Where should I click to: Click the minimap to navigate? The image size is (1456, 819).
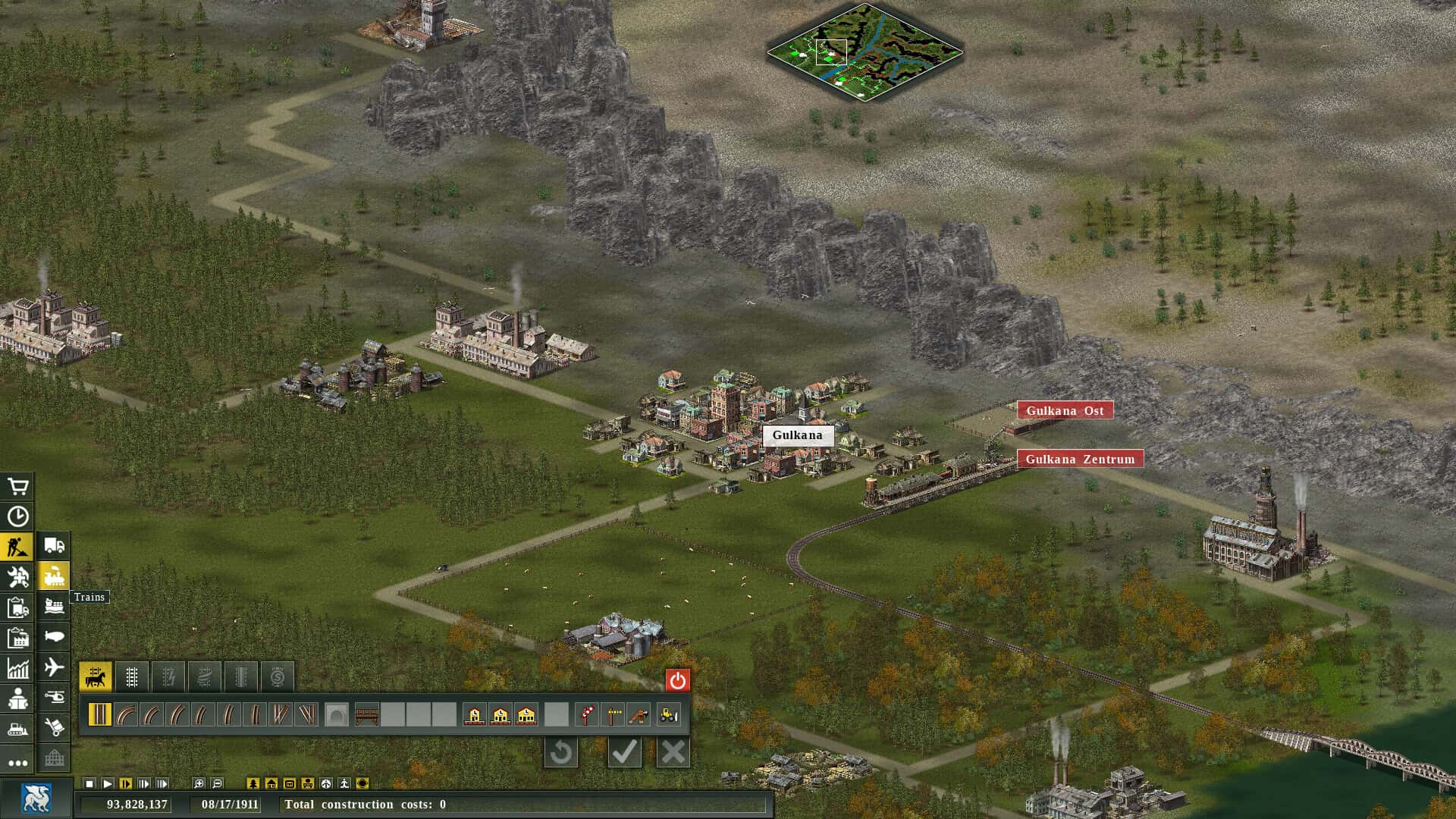click(864, 49)
